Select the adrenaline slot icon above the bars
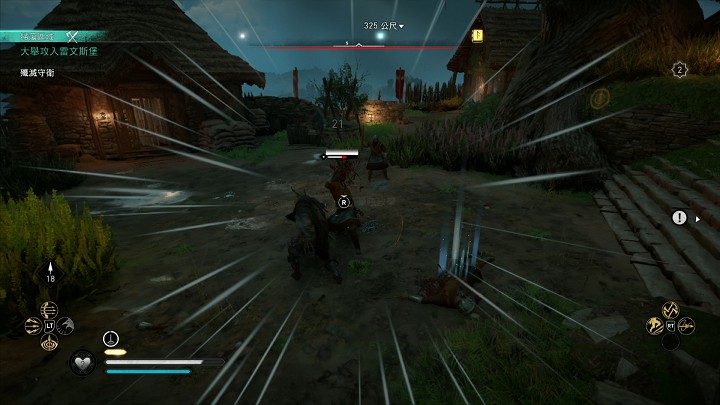Viewport: 720px width, 405px height. pos(111,338)
